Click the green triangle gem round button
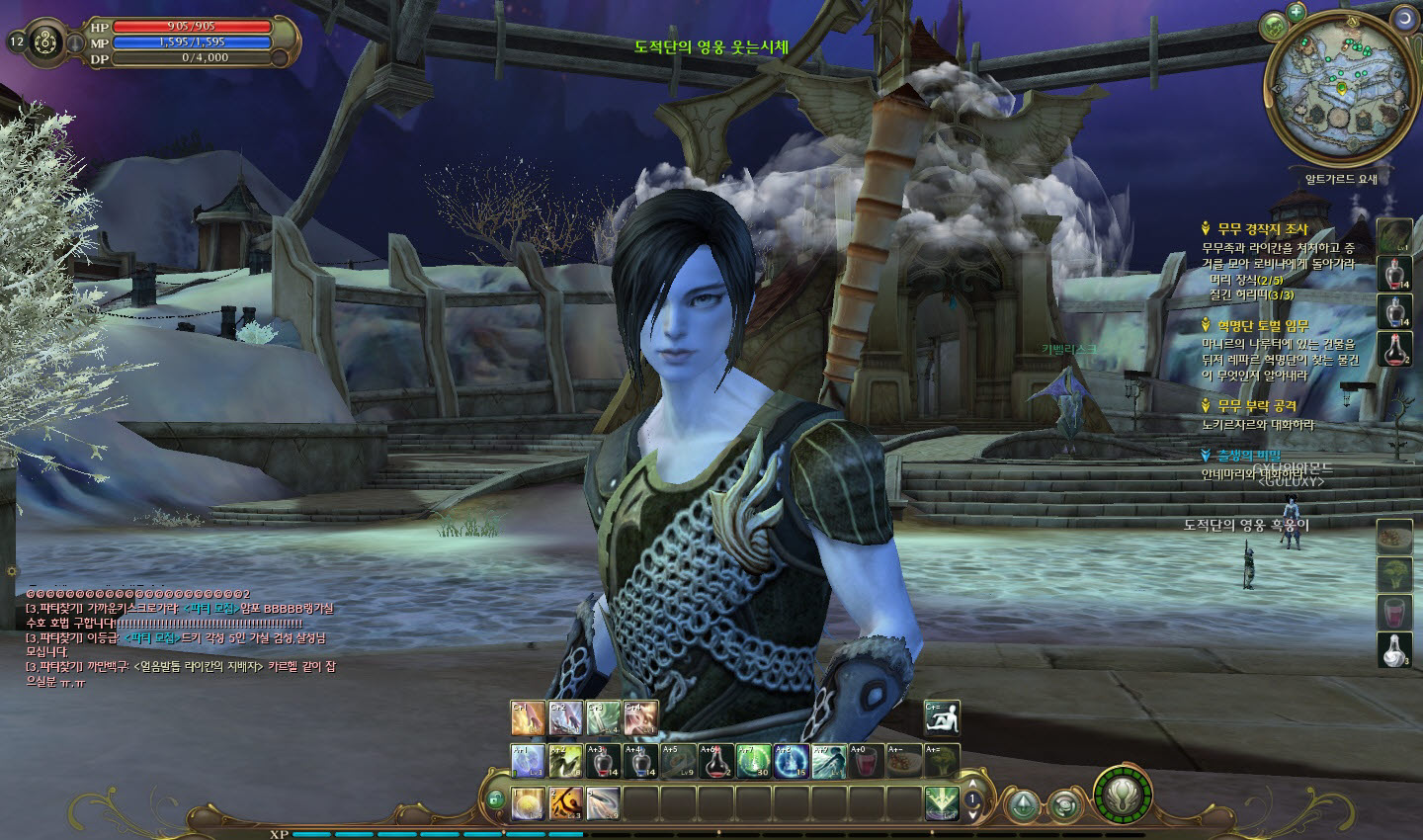The width and height of the screenshot is (1423, 840). coord(1025,804)
